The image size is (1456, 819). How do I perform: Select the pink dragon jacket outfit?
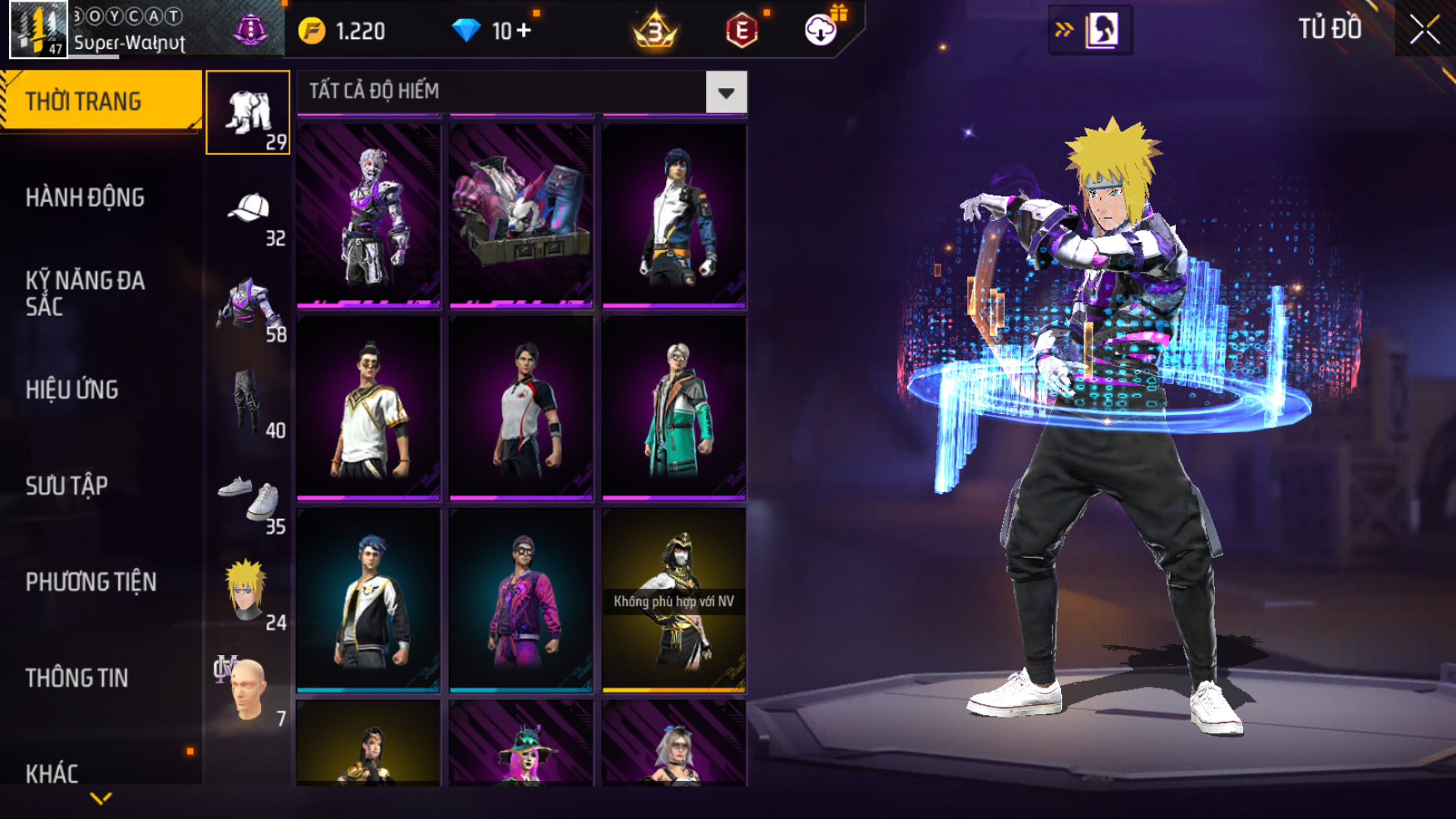point(521,599)
